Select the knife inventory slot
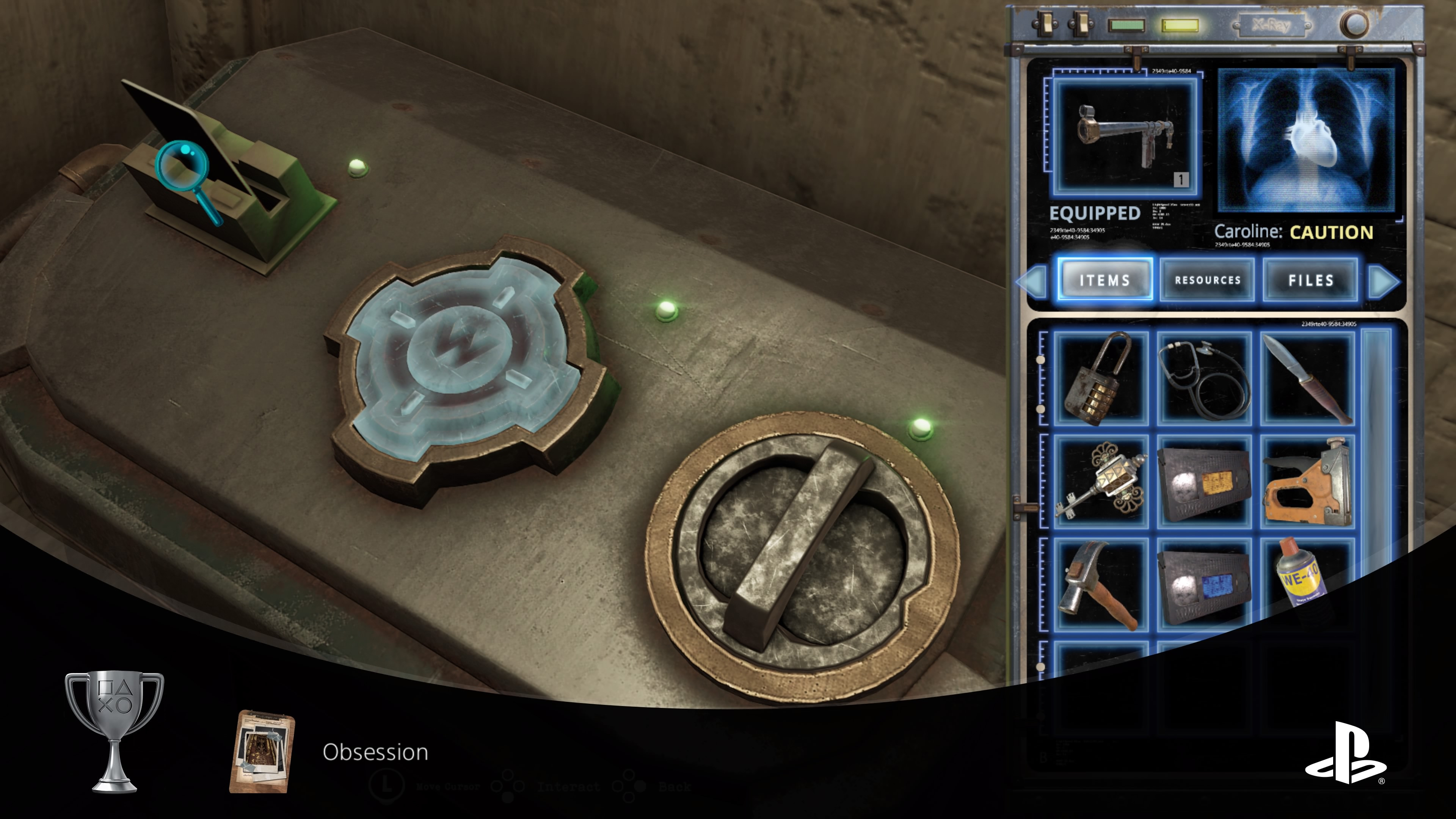 (x=1308, y=378)
